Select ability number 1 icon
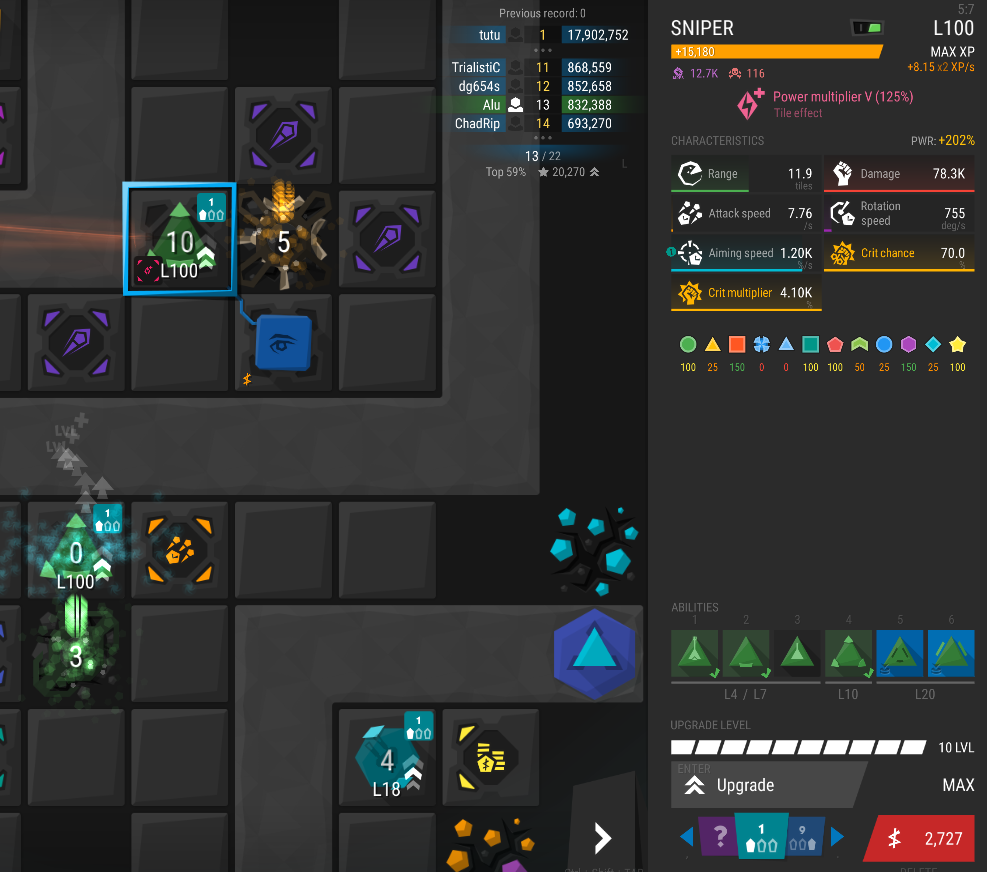The image size is (987, 872). 695,654
